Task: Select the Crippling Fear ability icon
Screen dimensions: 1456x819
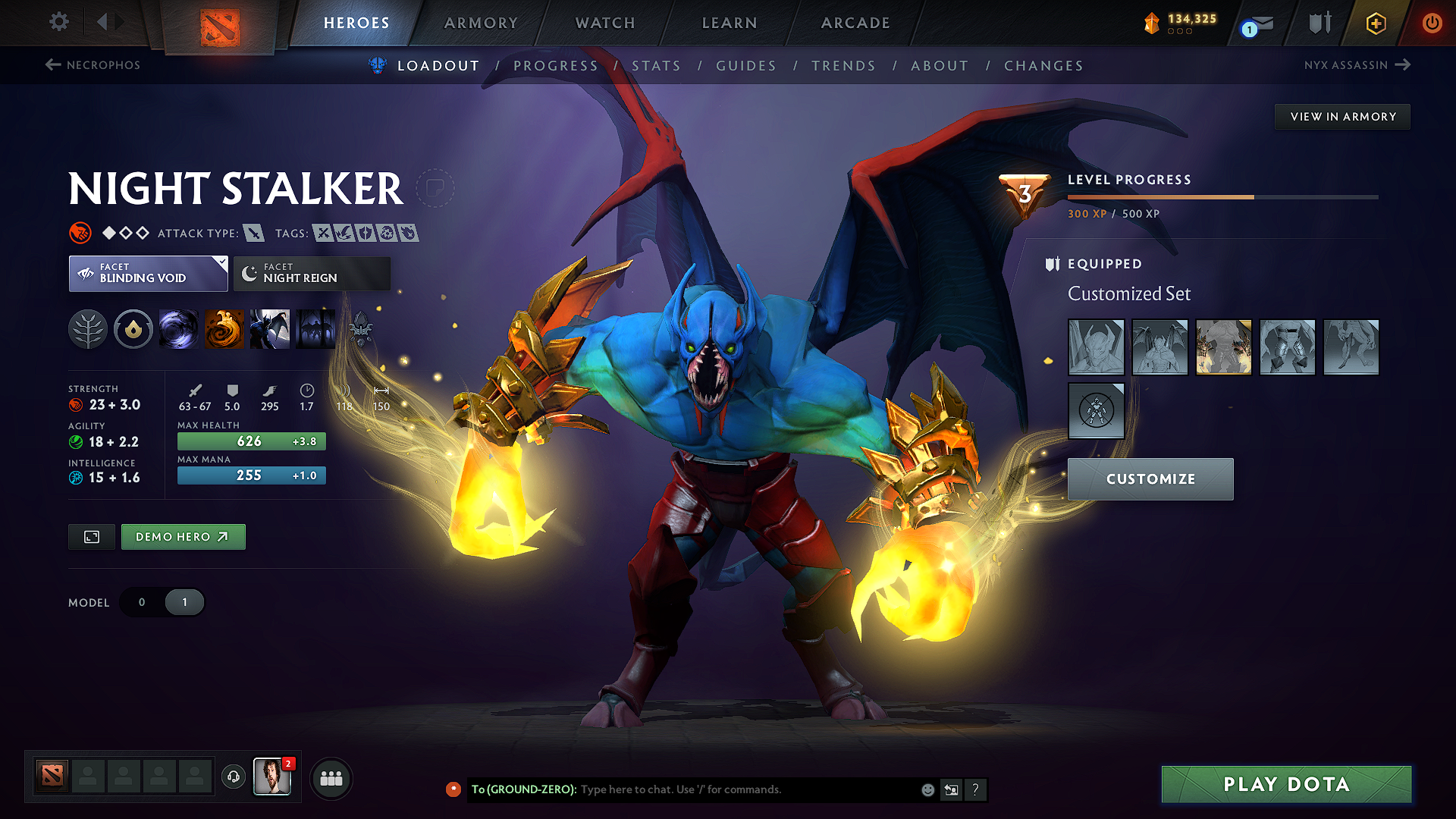Action: coord(224,329)
